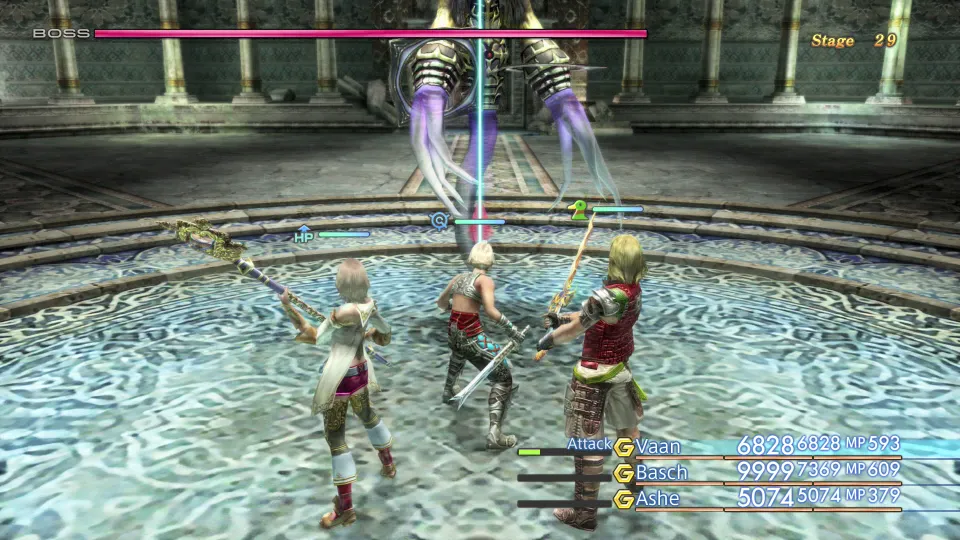The height and width of the screenshot is (540, 960).
Task: Choose Basch's party row
Action: click(x=662, y=472)
